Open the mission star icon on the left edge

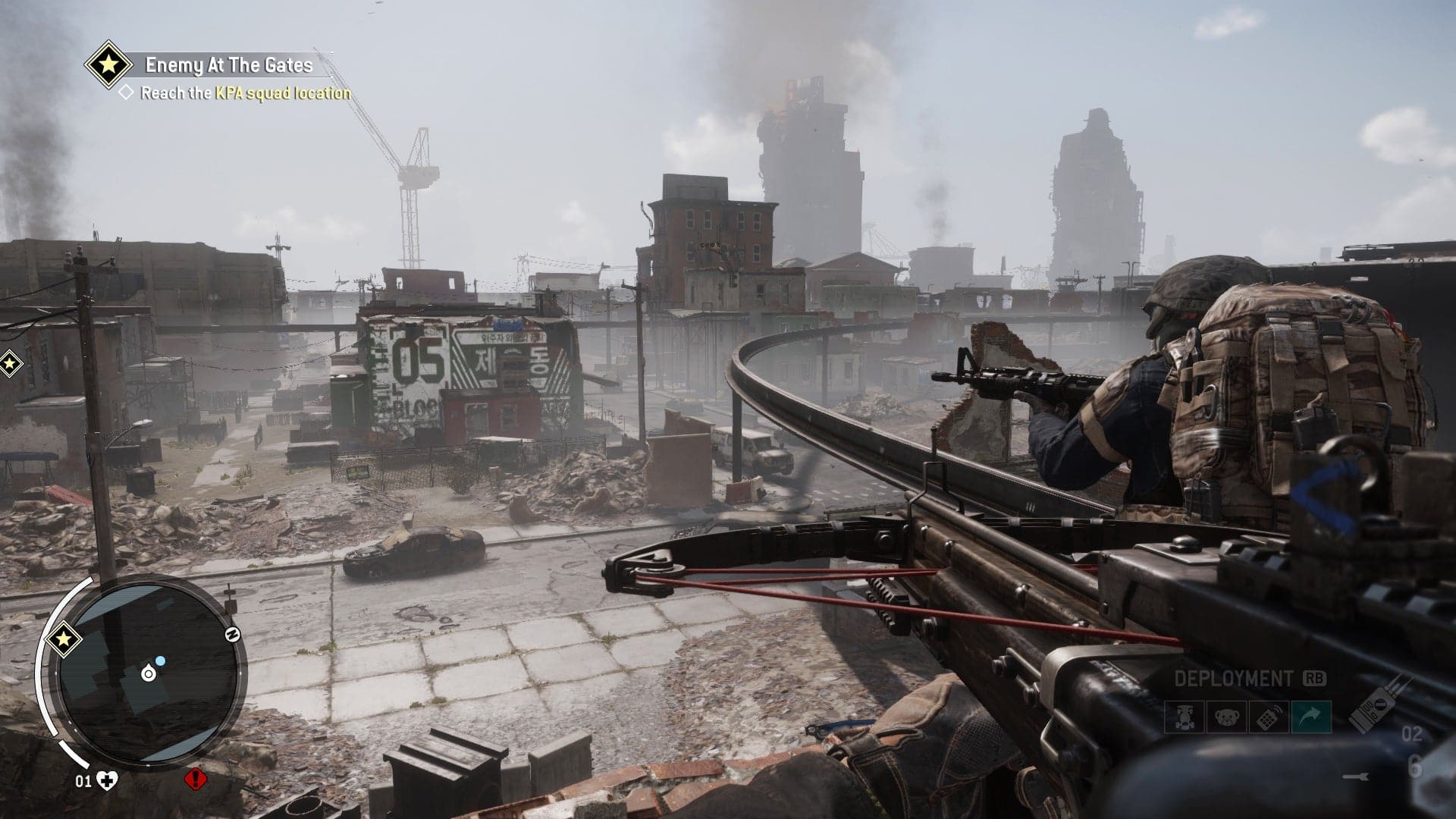pyautogui.click(x=8, y=364)
